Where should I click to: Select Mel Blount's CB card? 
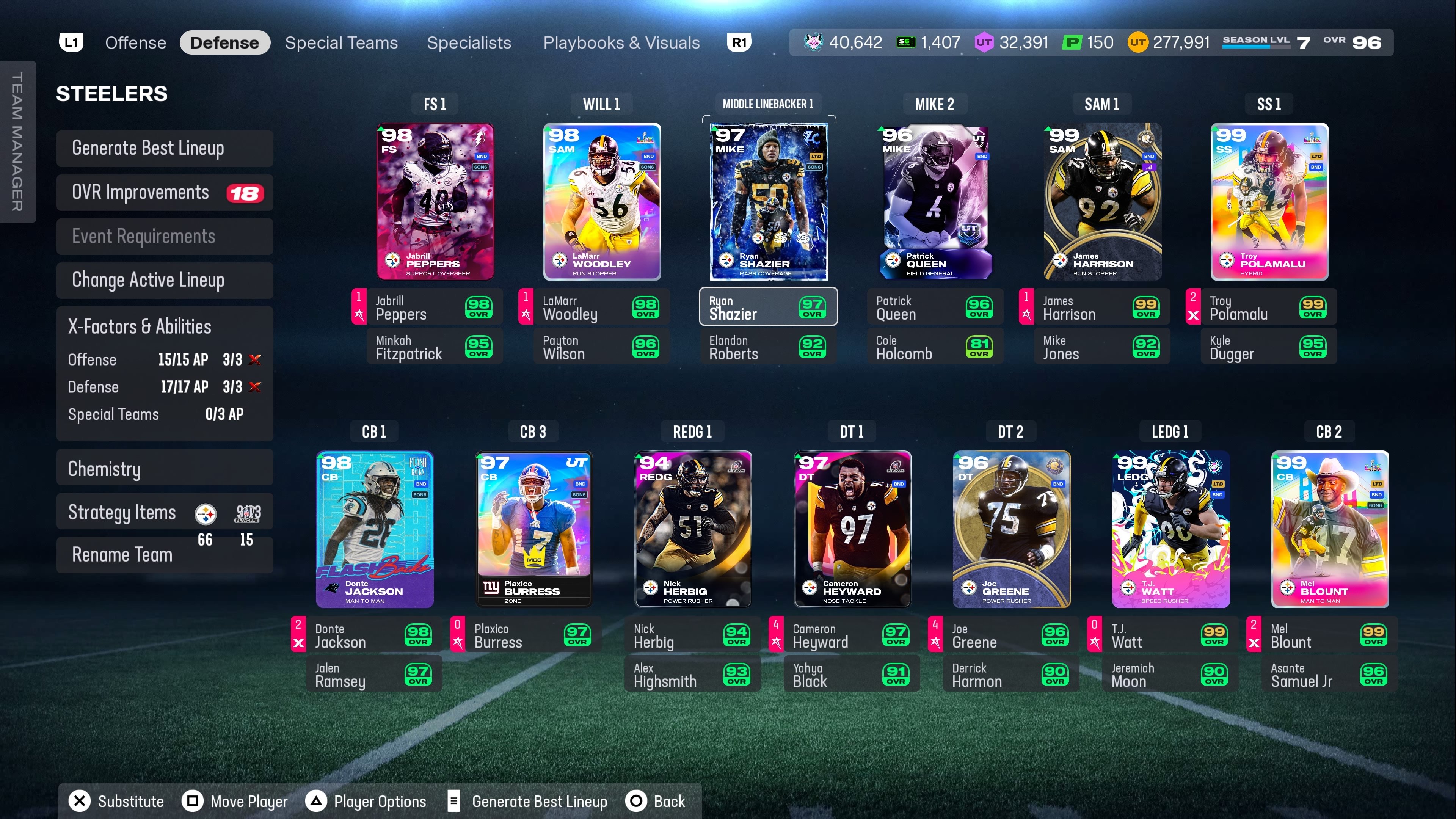coord(1329,530)
